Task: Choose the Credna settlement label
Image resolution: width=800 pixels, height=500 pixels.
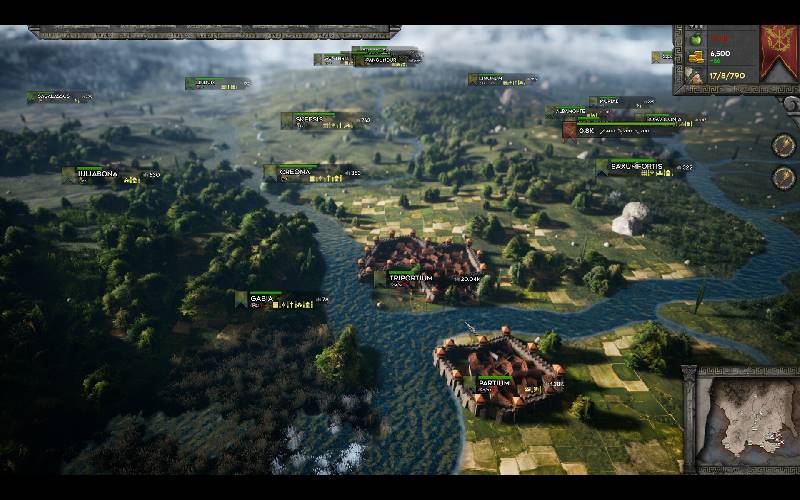Action: [x=295, y=171]
